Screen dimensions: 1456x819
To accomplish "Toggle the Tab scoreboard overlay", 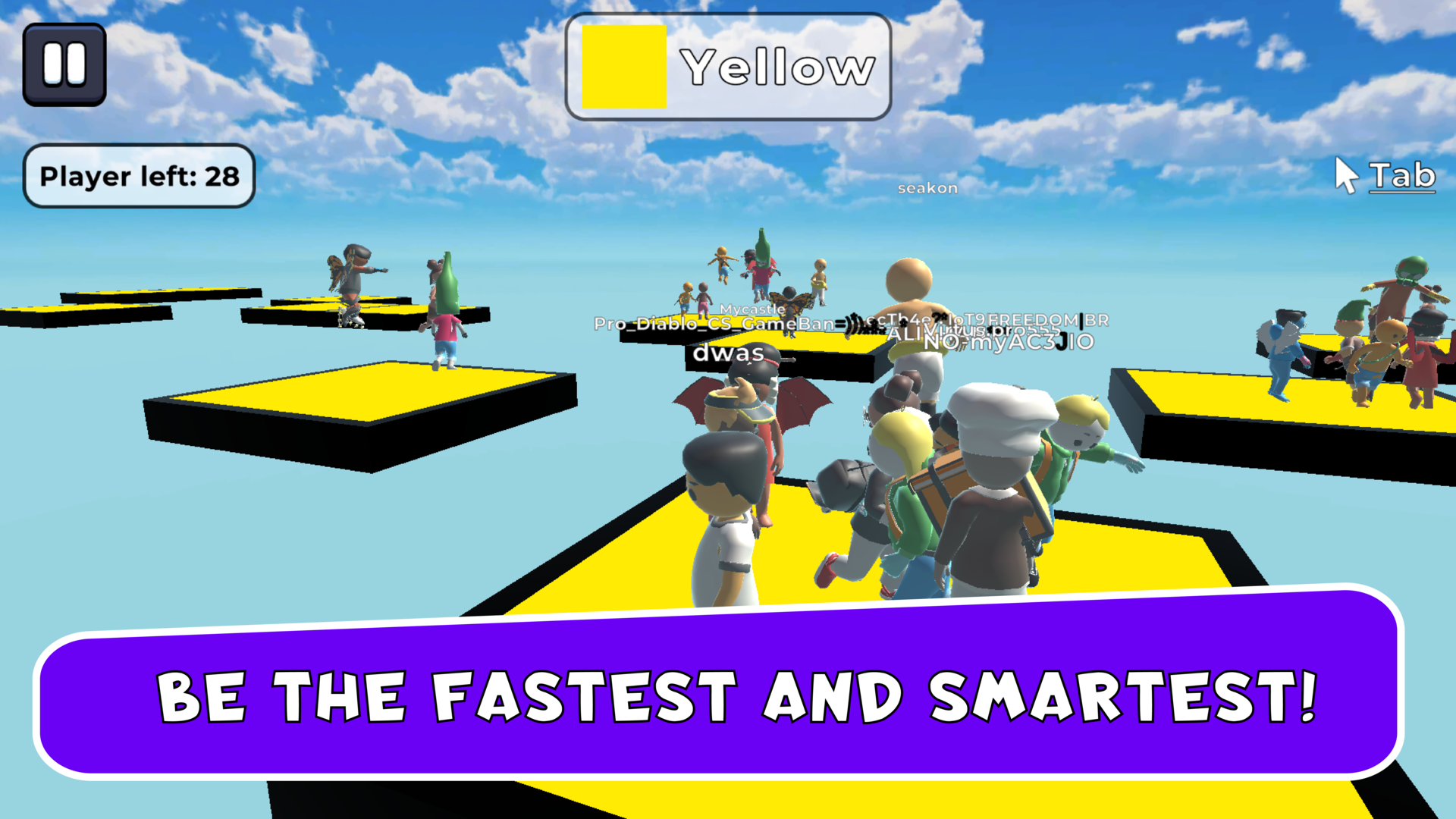I will pyautogui.click(x=1401, y=176).
